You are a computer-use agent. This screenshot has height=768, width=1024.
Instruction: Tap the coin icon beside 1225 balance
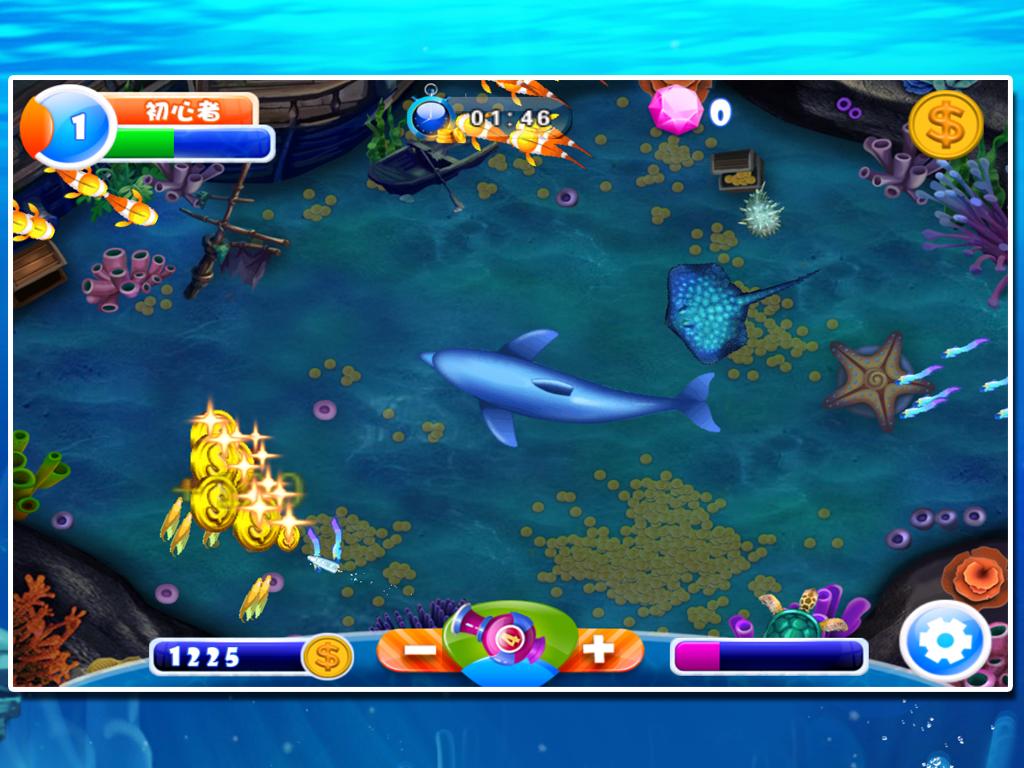click(326, 657)
